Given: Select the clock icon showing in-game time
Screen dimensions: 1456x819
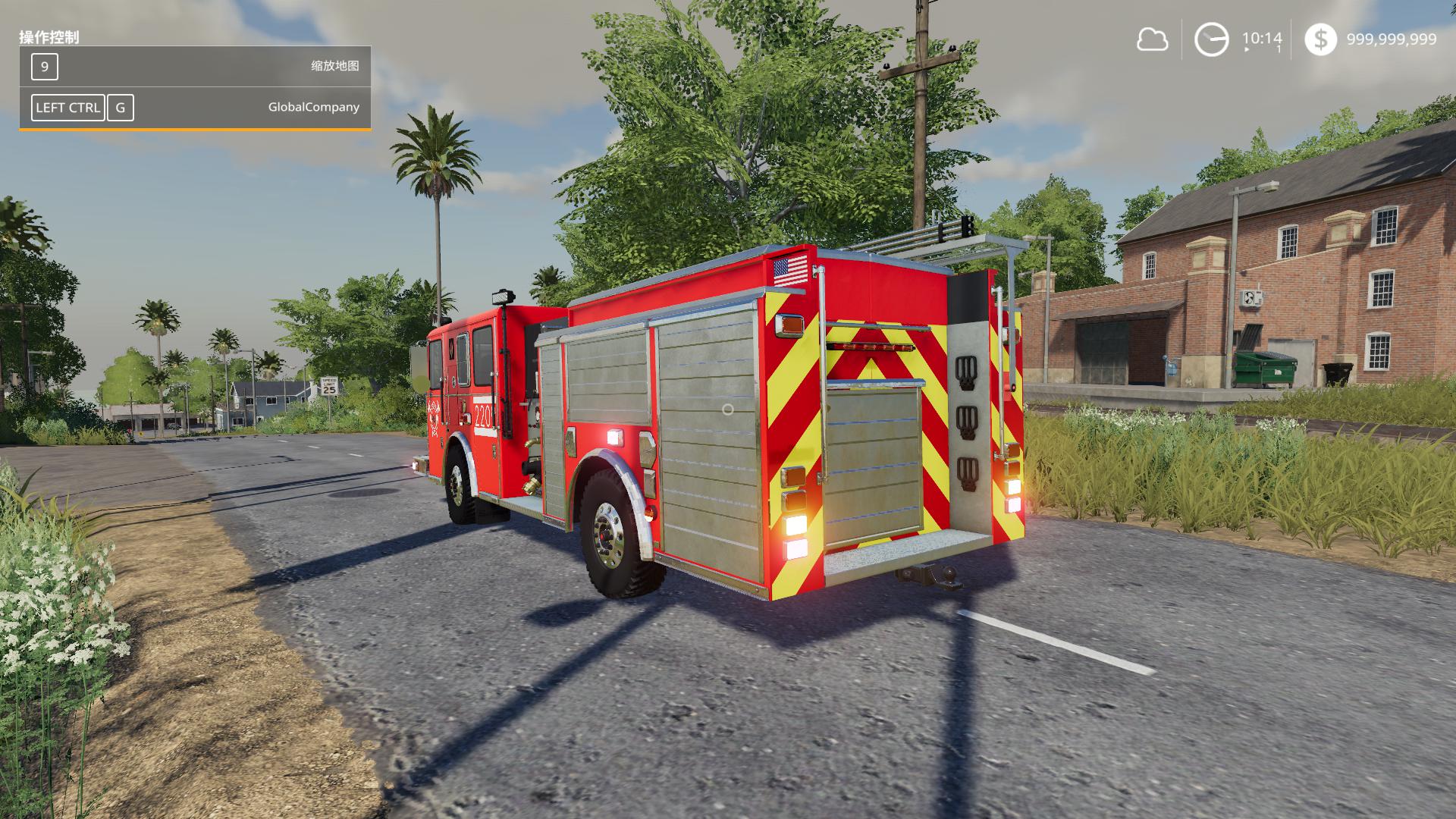Looking at the screenshot, I should point(1211,38).
